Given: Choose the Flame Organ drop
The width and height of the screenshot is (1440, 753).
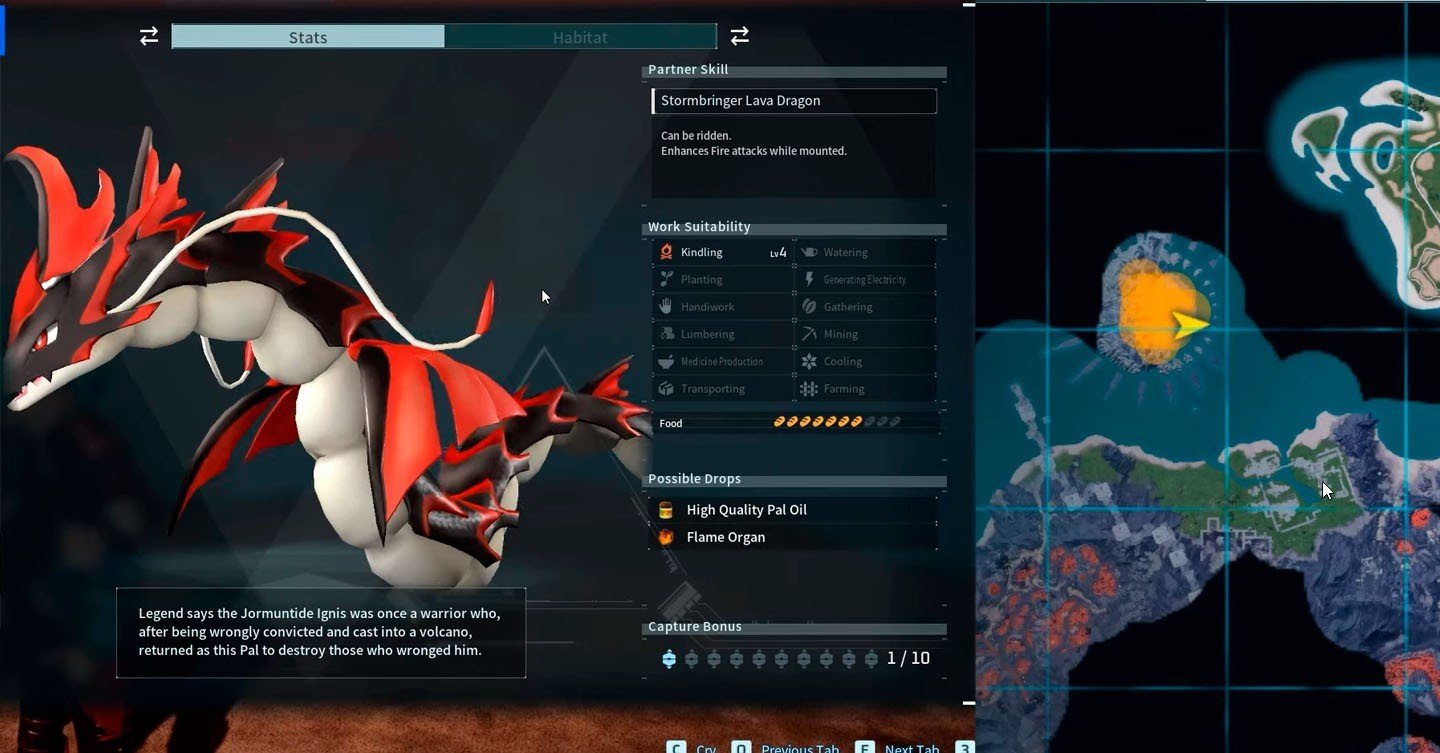Looking at the screenshot, I should (x=725, y=537).
